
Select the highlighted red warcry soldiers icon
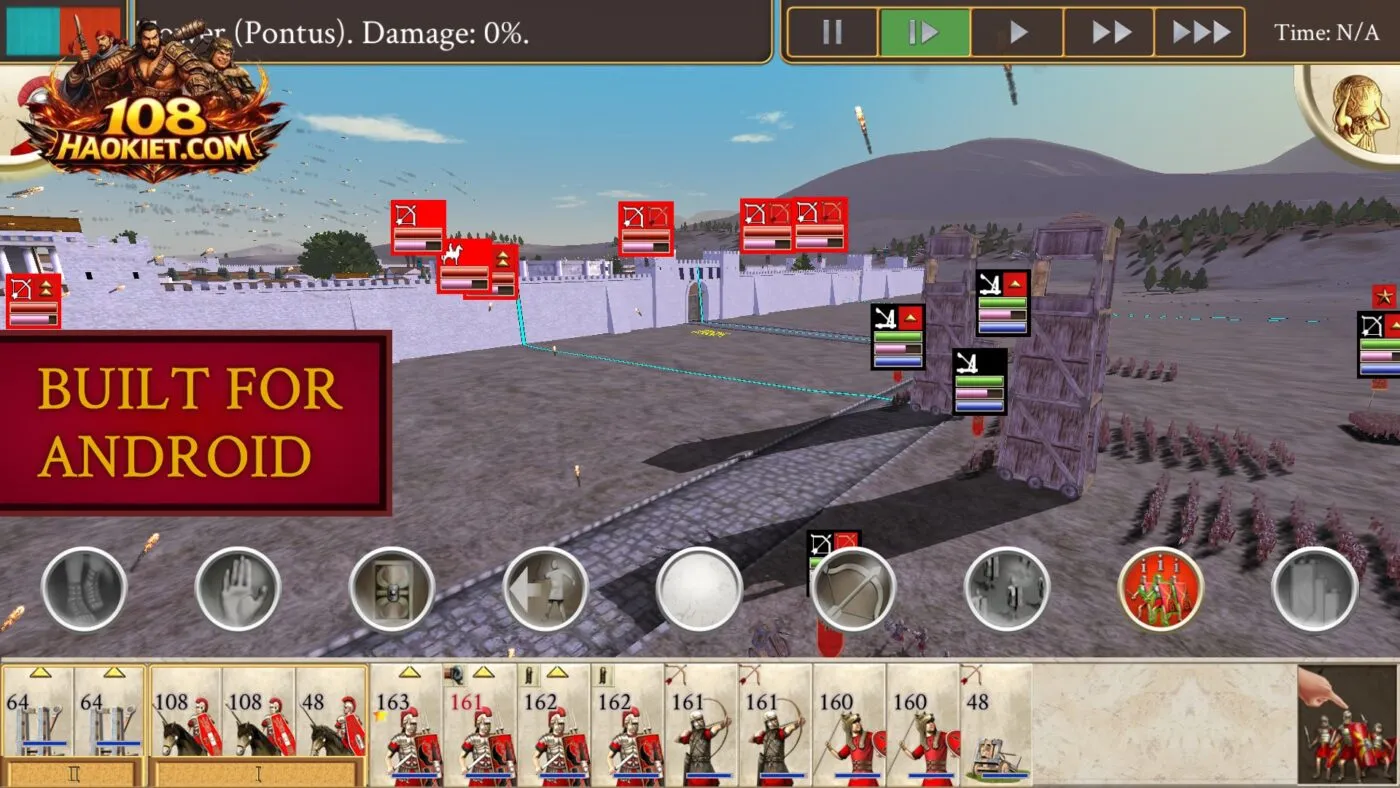point(1160,590)
